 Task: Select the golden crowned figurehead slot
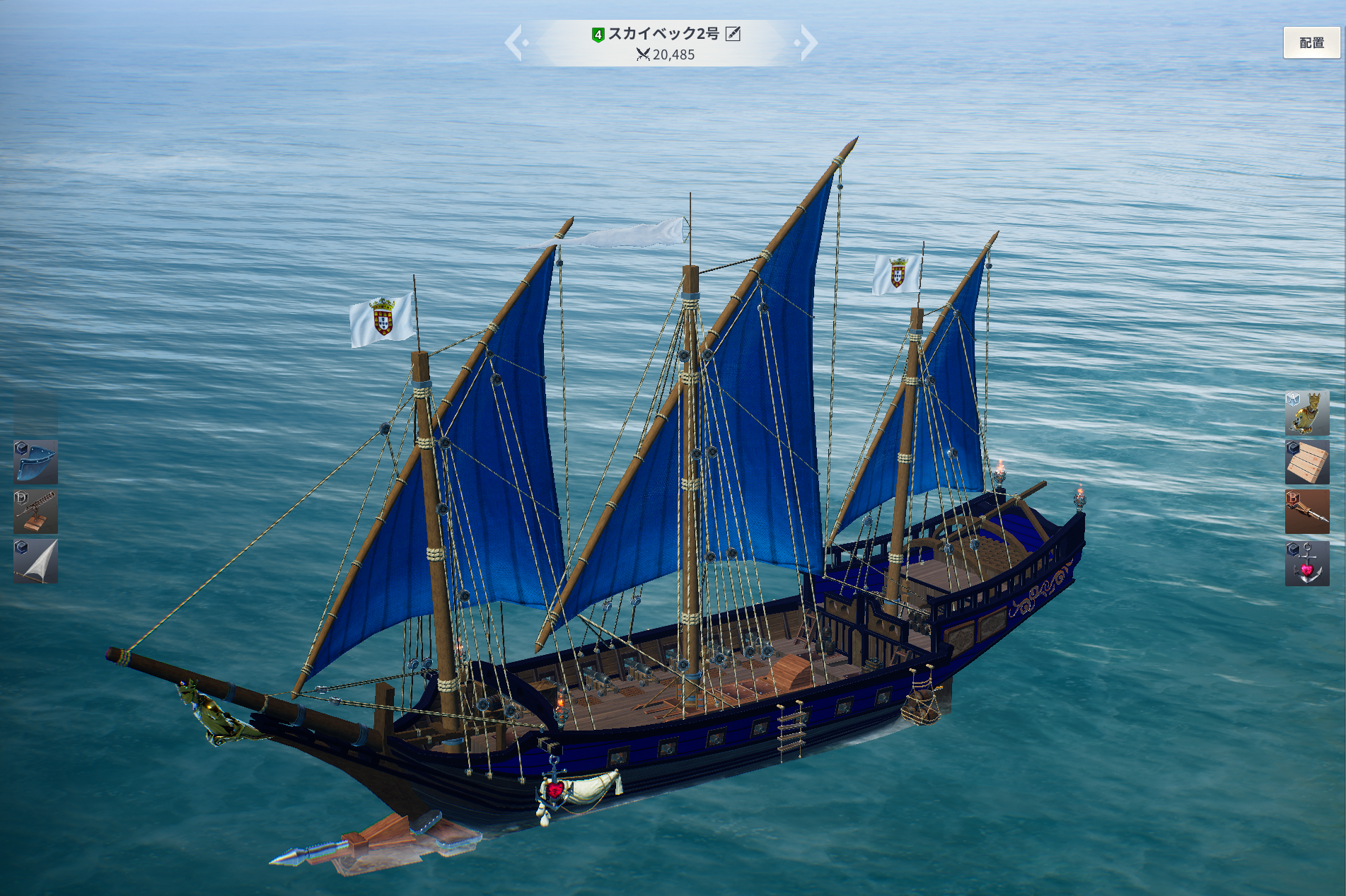click(x=1306, y=413)
